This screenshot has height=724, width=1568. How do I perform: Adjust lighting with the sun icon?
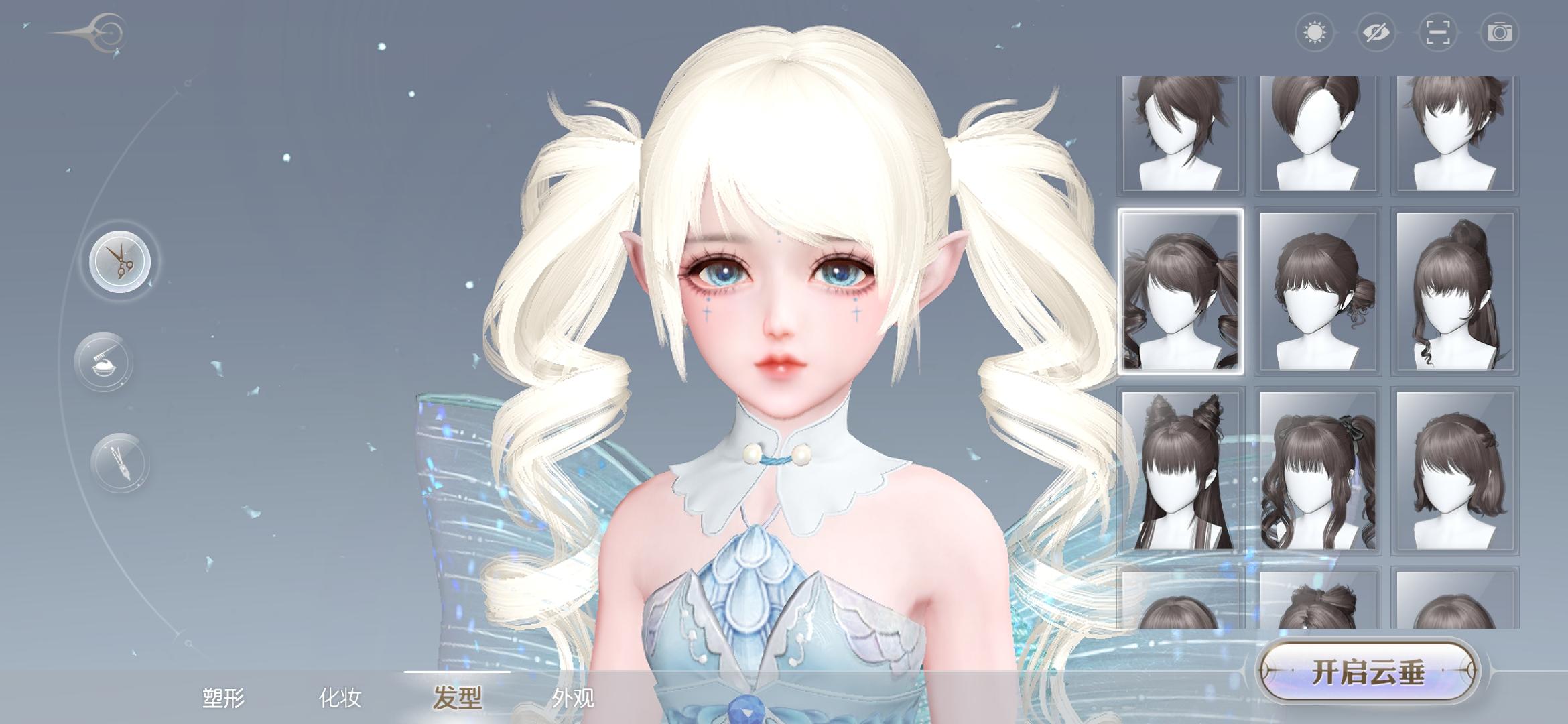coord(1316,30)
